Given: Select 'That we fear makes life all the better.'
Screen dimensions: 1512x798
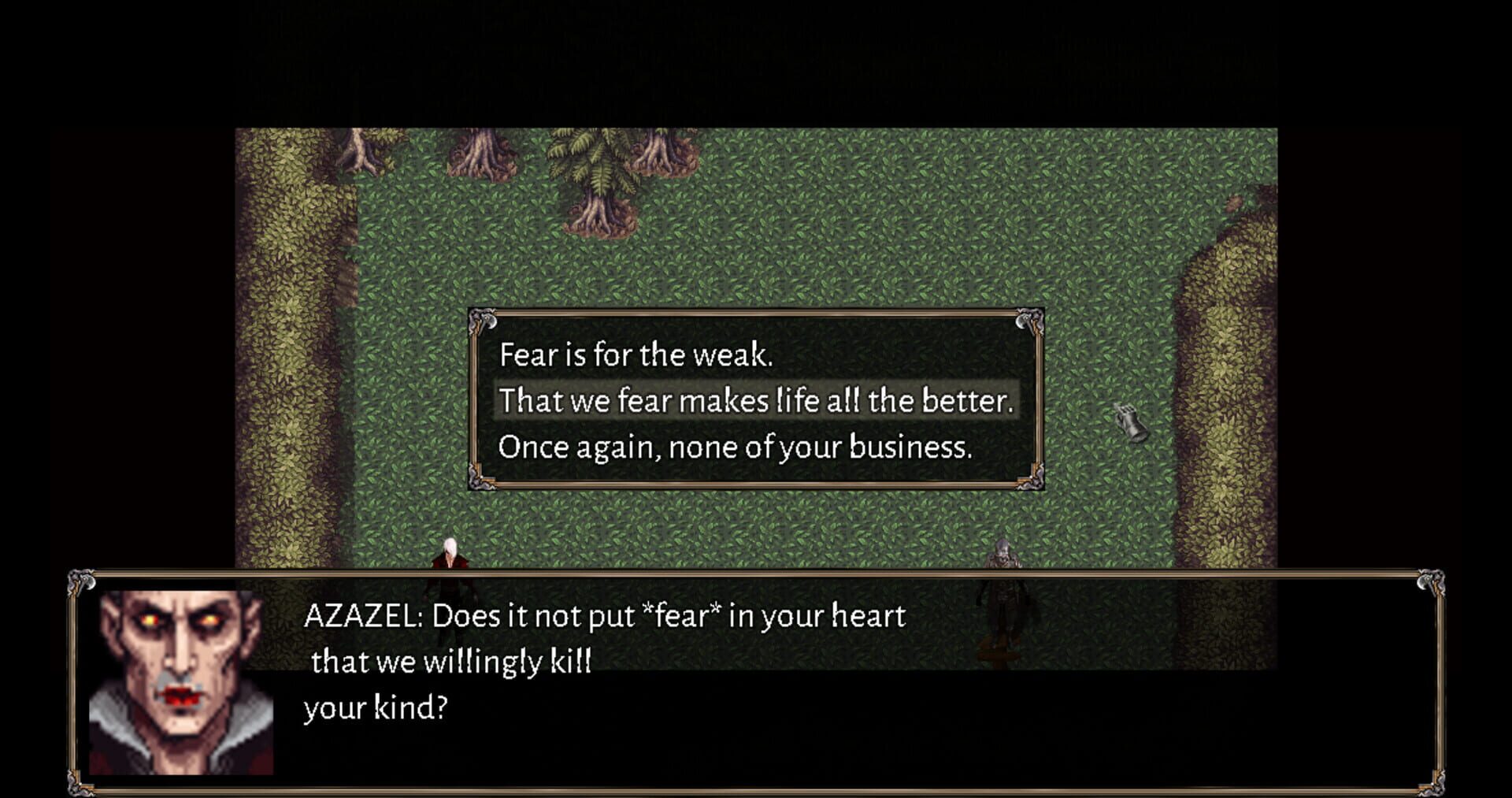Looking at the screenshot, I should click(756, 400).
